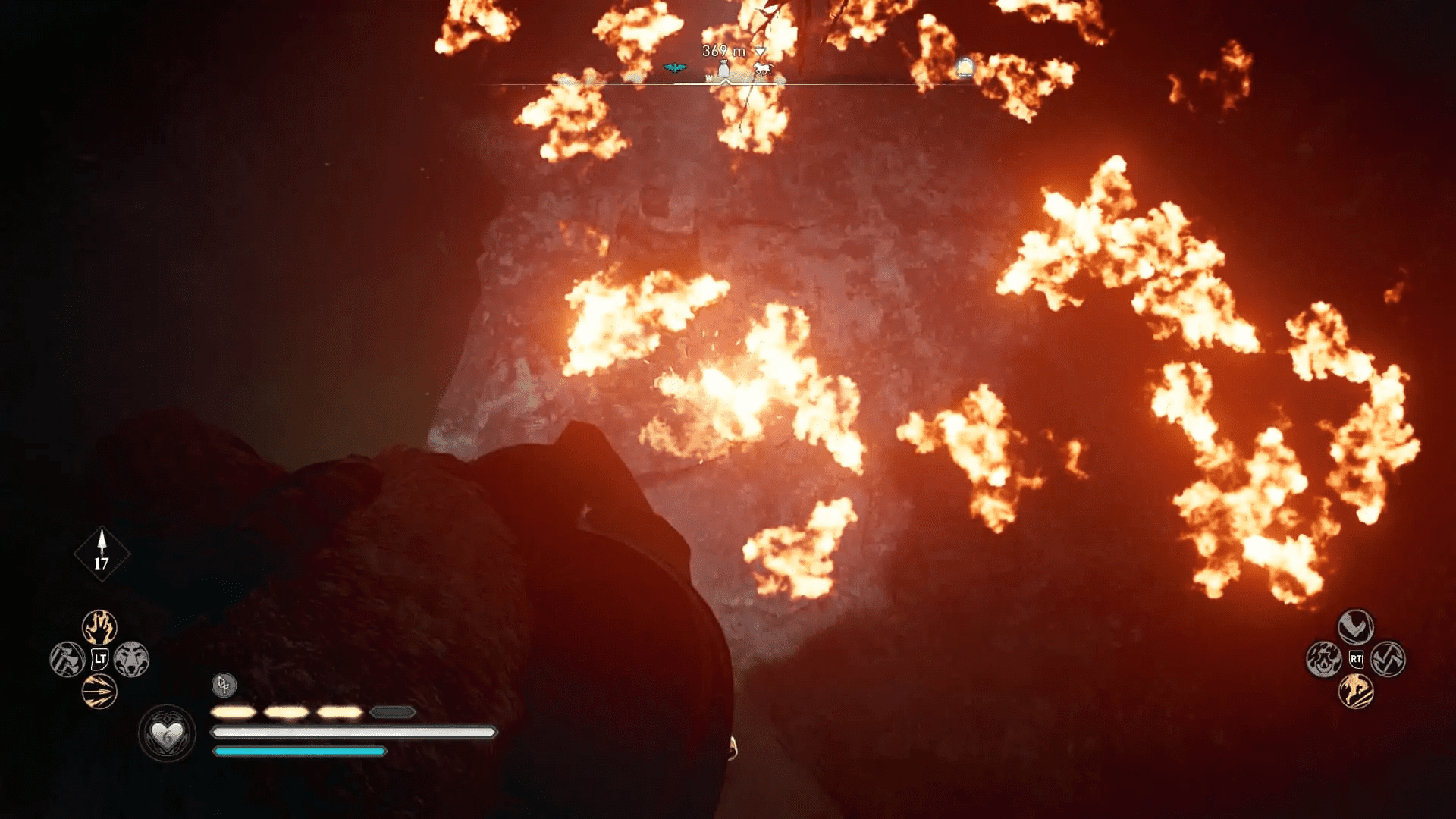Trigger the glowing leaping warrior ability
1456x819 pixels.
pos(1355,692)
